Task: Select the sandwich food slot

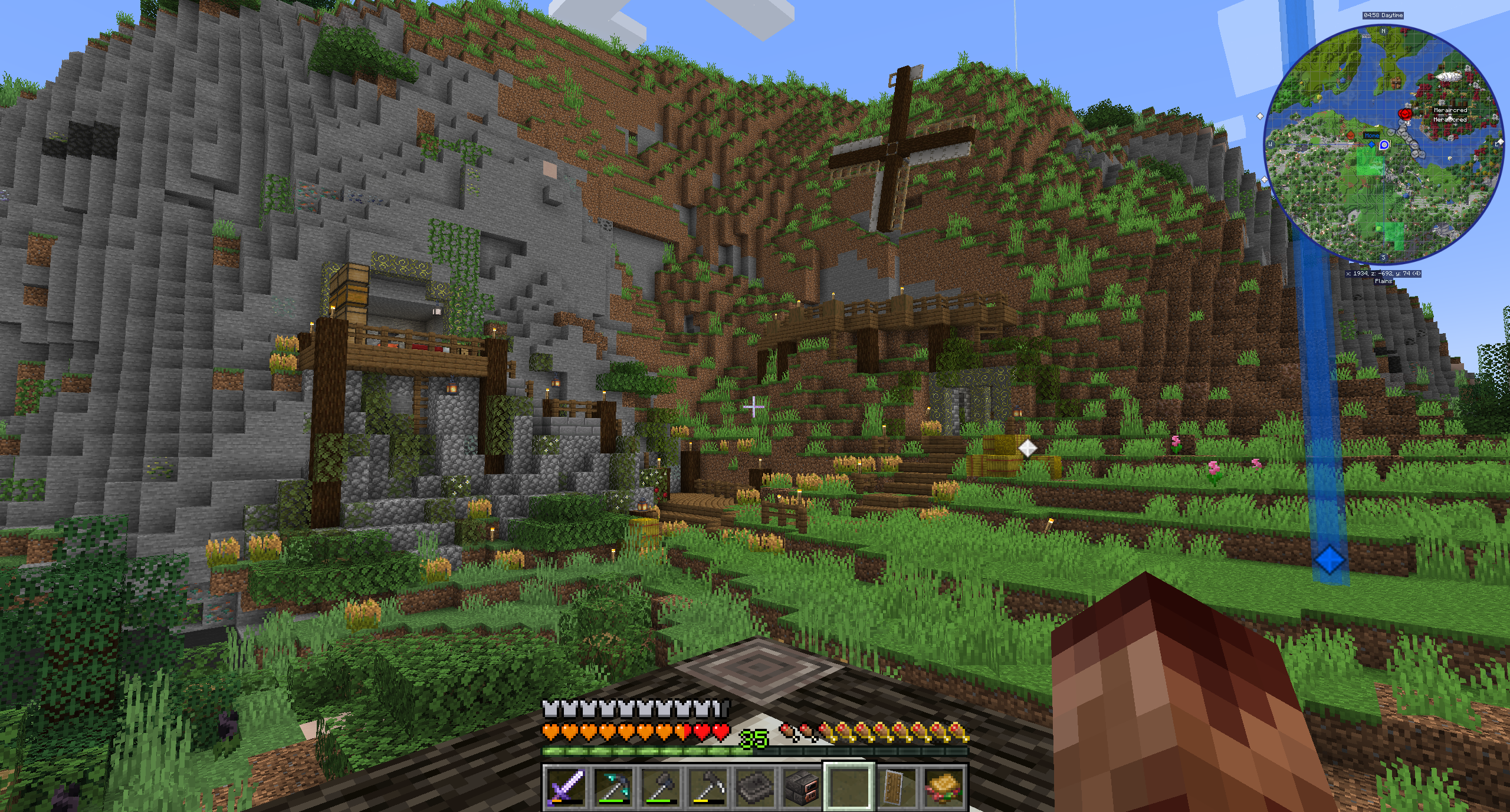Action: pos(944,787)
